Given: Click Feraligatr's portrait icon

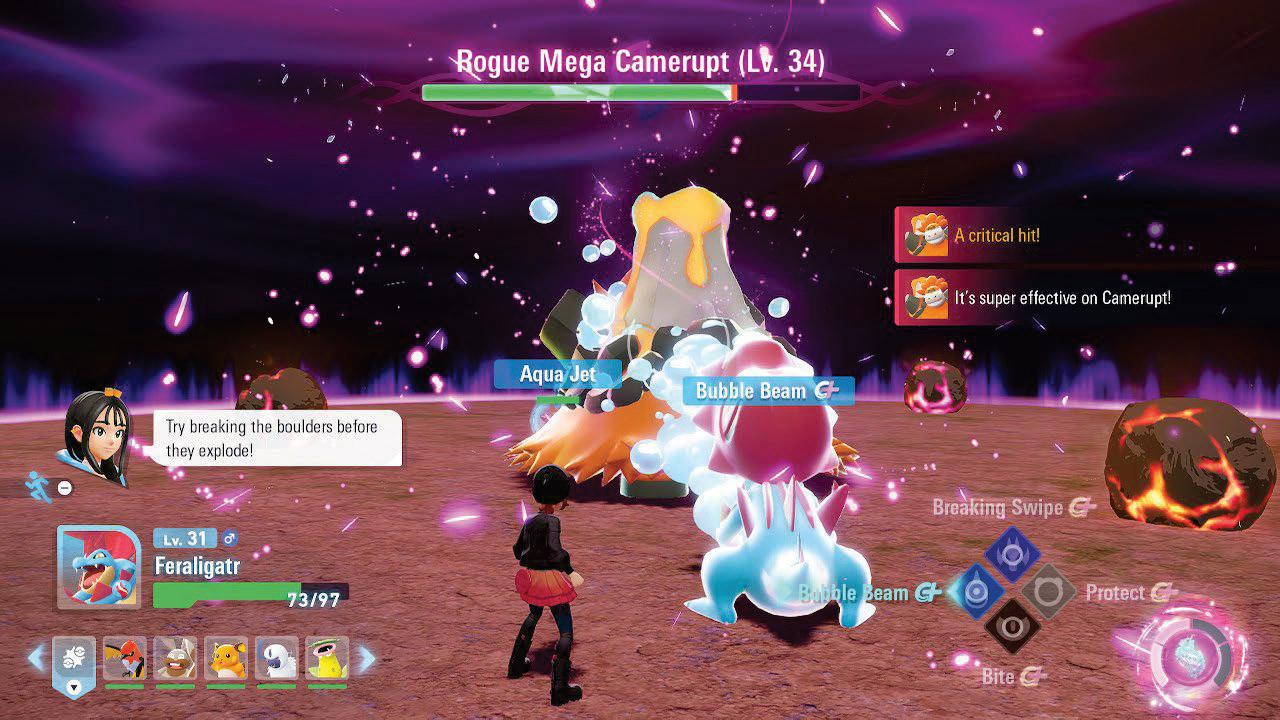Looking at the screenshot, I should click(x=97, y=568).
